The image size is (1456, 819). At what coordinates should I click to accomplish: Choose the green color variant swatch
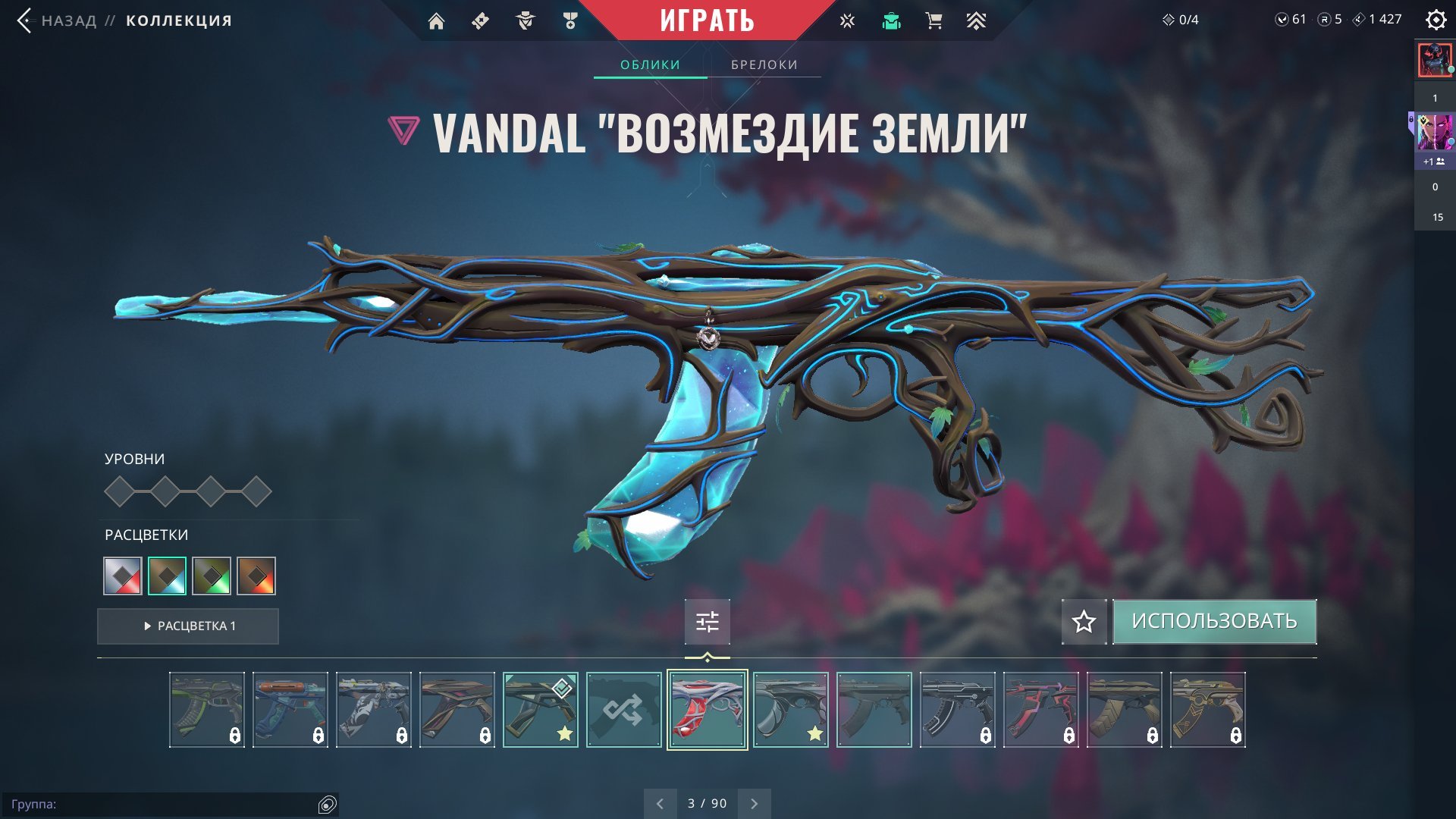tap(212, 576)
